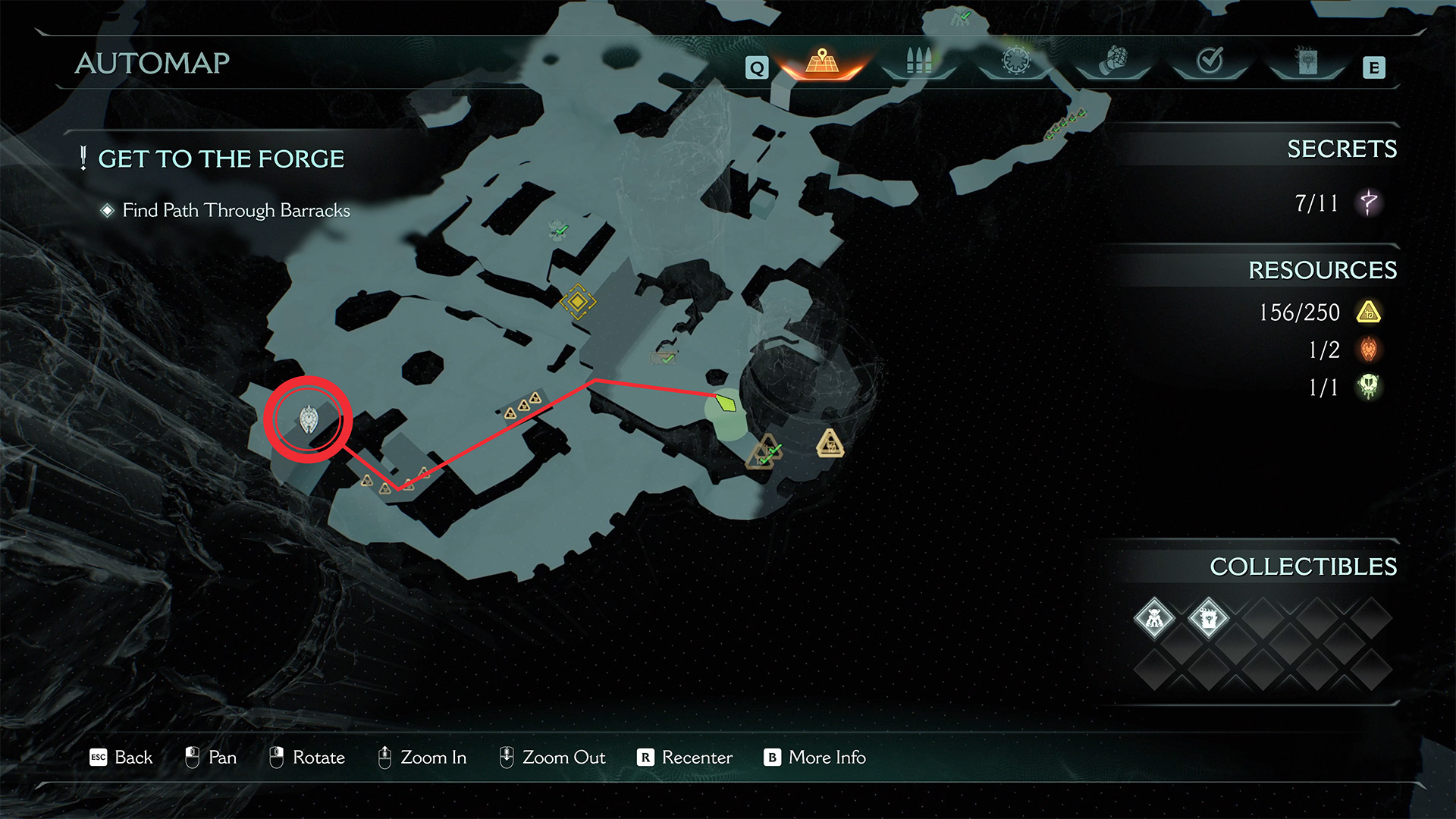1456x819 pixels.
Task: Click the purple secrets question mark icon
Action: pyautogui.click(x=1369, y=203)
